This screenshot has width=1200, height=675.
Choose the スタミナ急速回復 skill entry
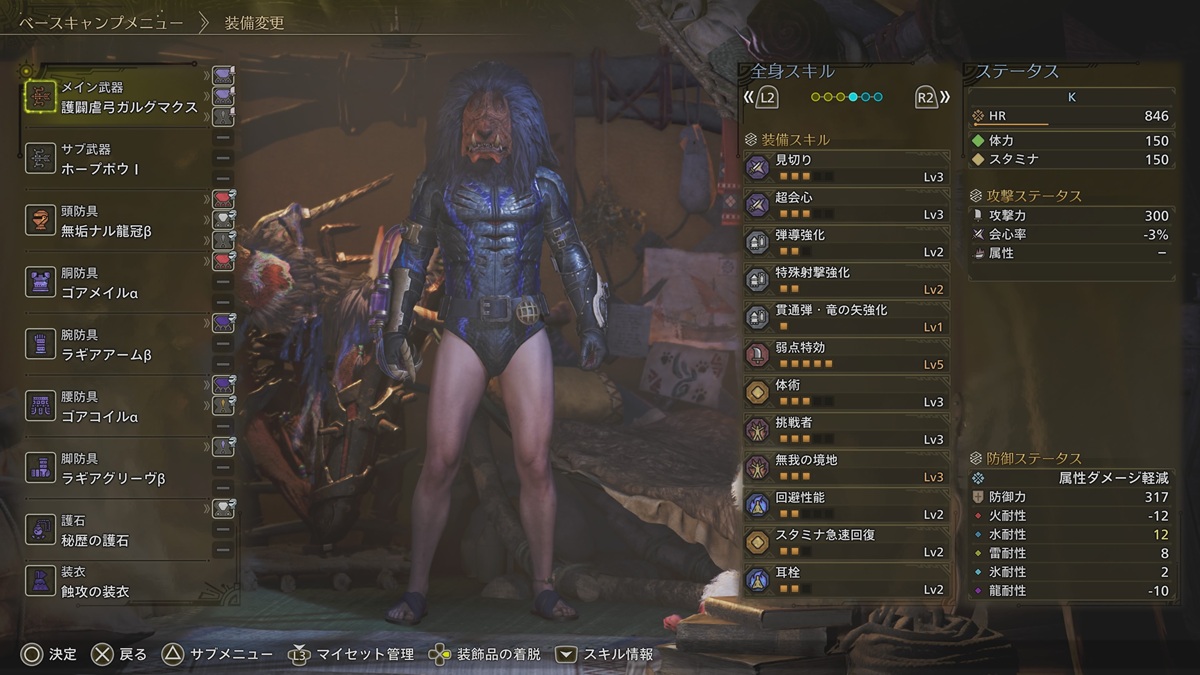(846, 541)
